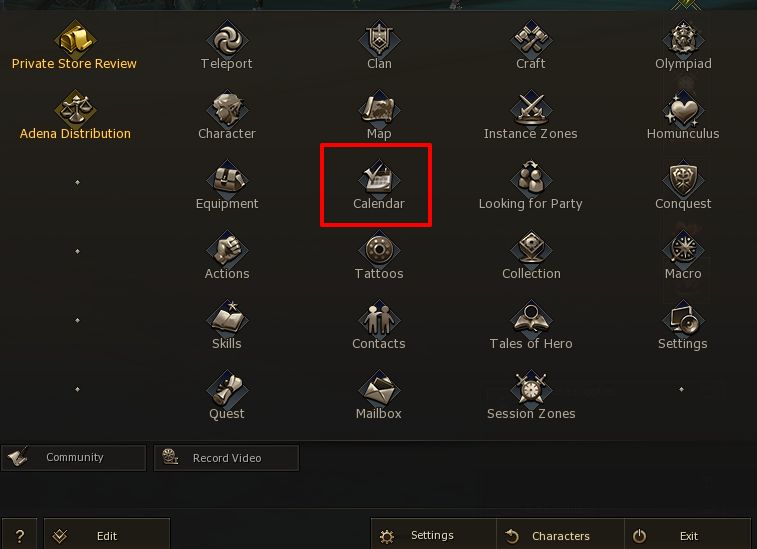Image resolution: width=757 pixels, height=549 pixels.
Task: Start Record Video
Action: (x=226, y=458)
